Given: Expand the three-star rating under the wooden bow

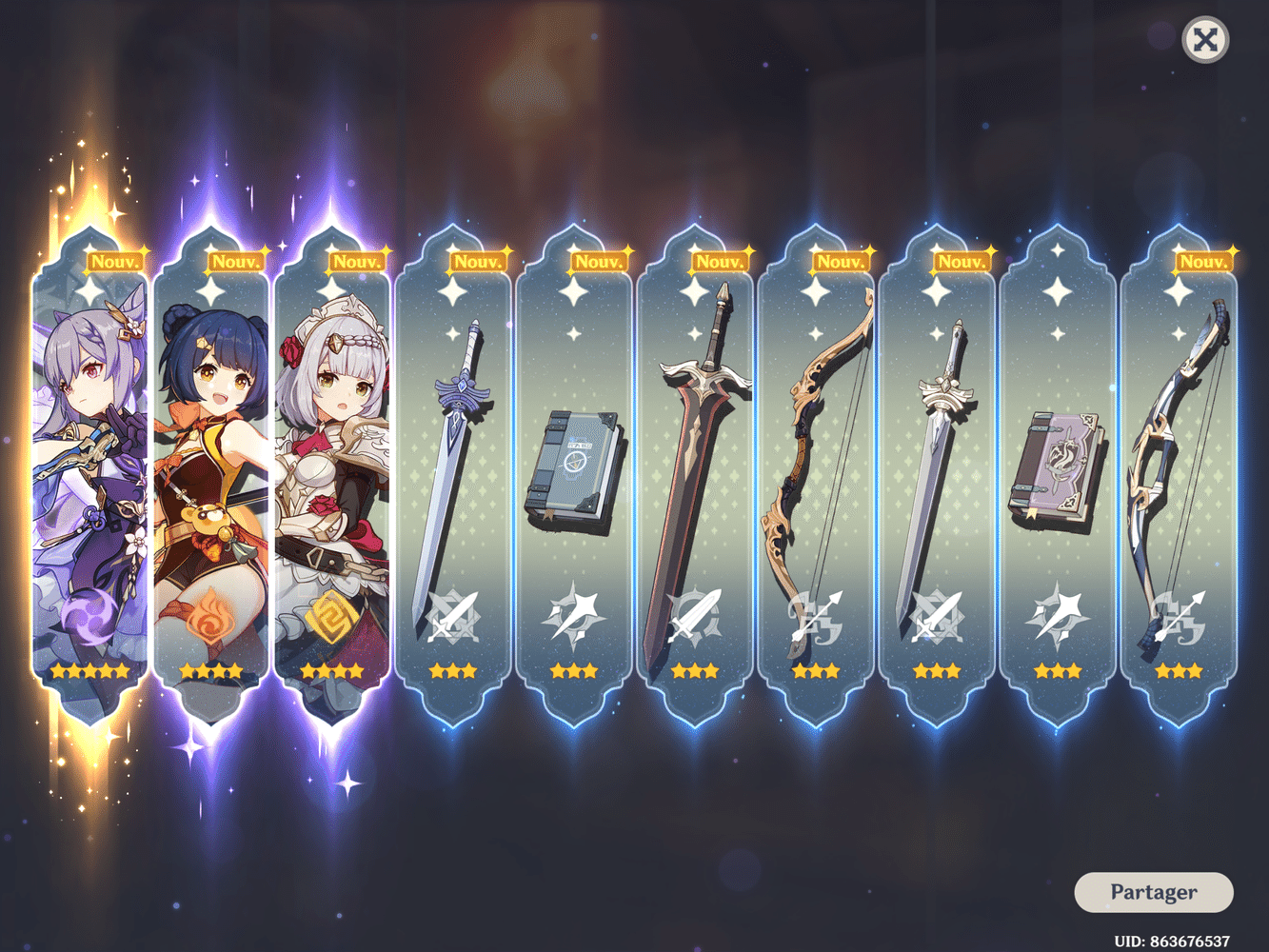Looking at the screenshot, I should pyautogui.click(x=817, y=671).
